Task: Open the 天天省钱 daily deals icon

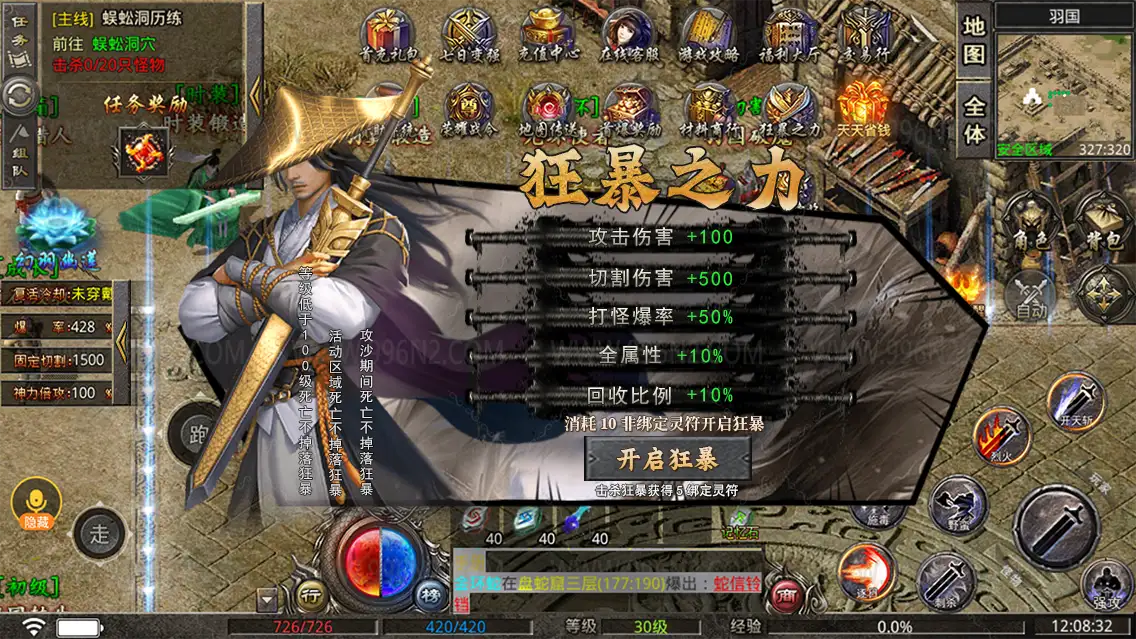Action: 863,110
